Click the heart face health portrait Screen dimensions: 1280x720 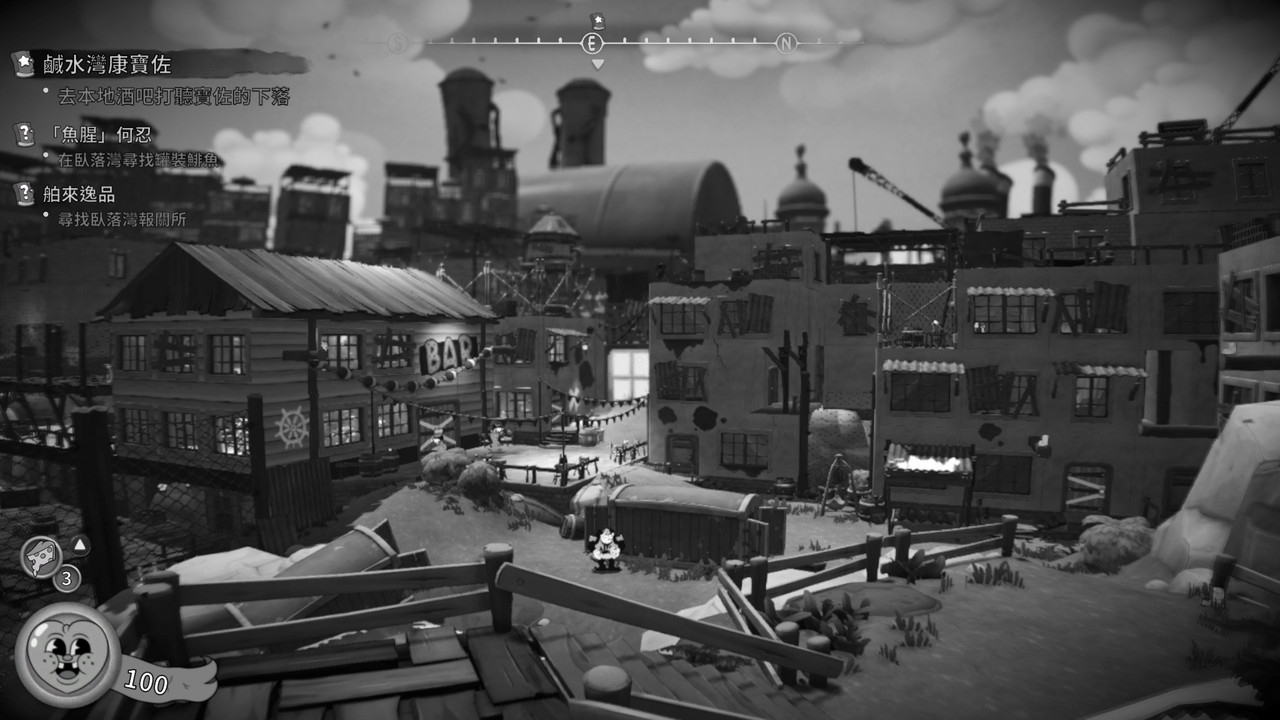click(x=68, y=653)
